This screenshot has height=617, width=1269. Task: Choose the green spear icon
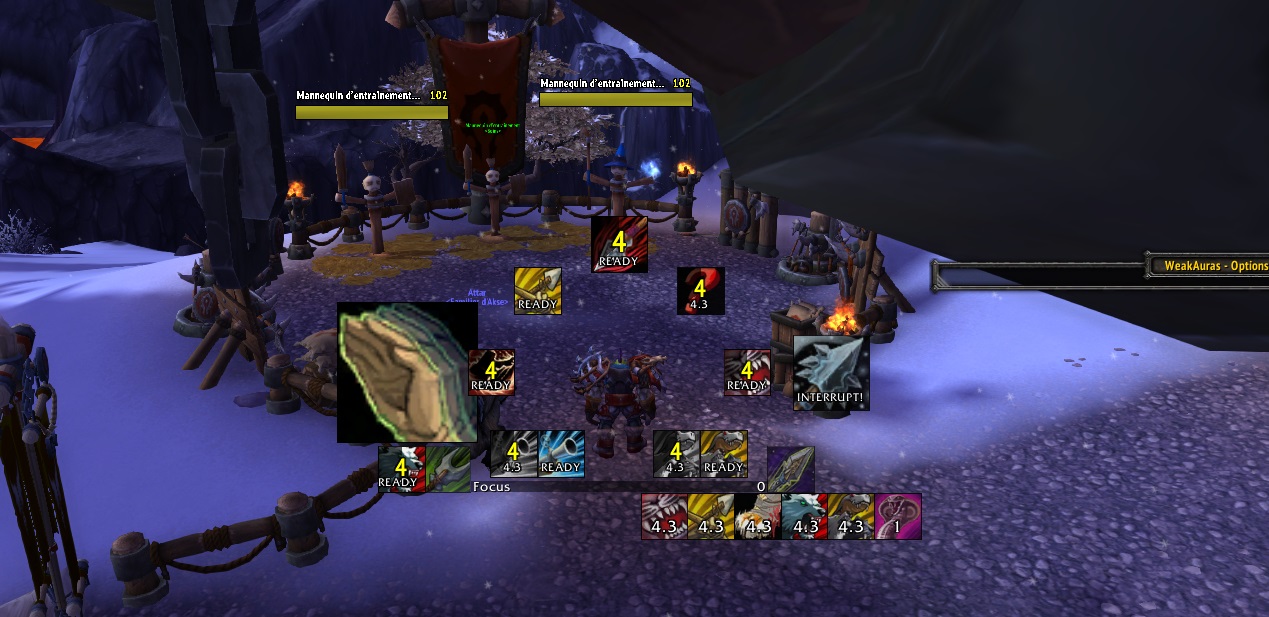pyautogui.click(x=448, y=468)
